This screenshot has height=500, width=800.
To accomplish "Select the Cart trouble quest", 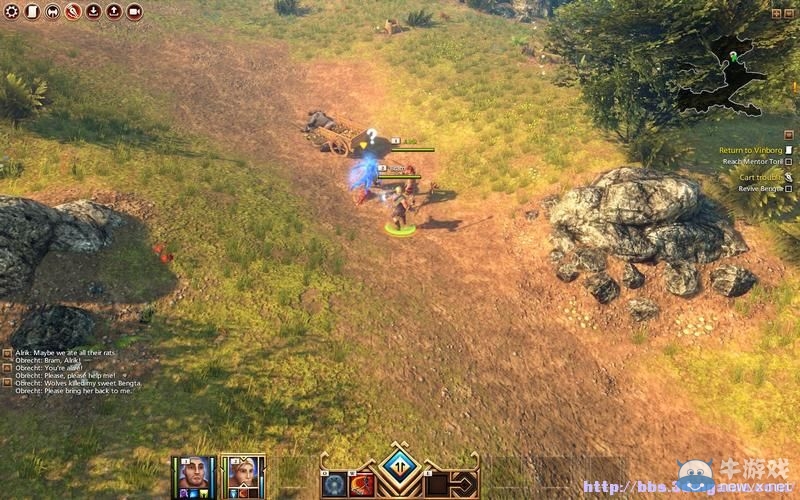I will coord(755,177).
